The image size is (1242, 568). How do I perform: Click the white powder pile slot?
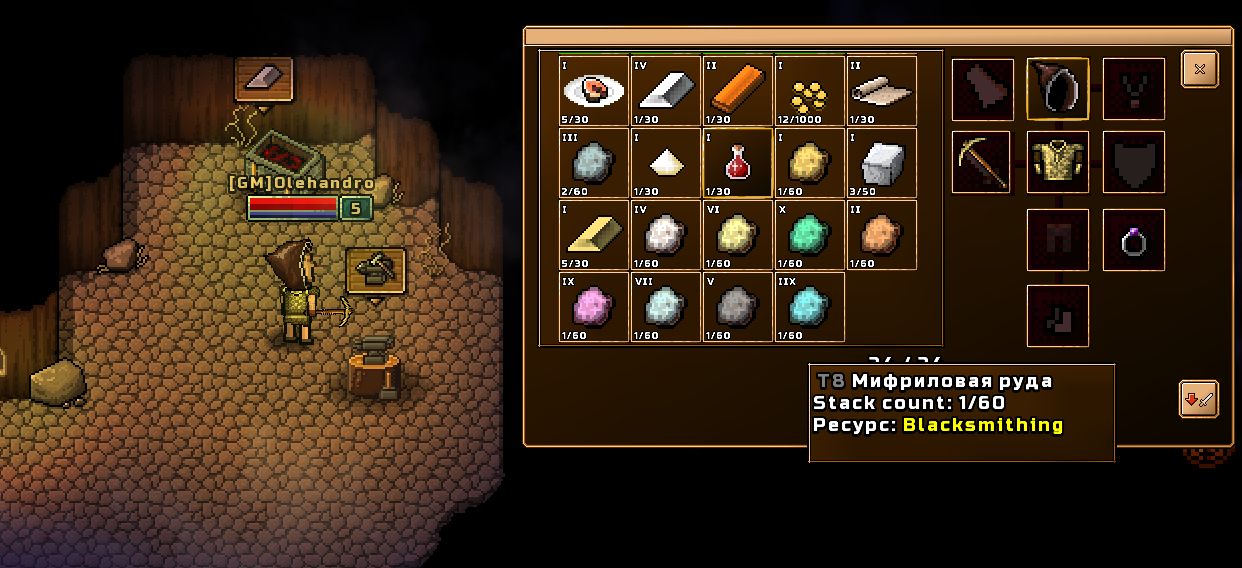pyautogui.click(x=667, y=163)
